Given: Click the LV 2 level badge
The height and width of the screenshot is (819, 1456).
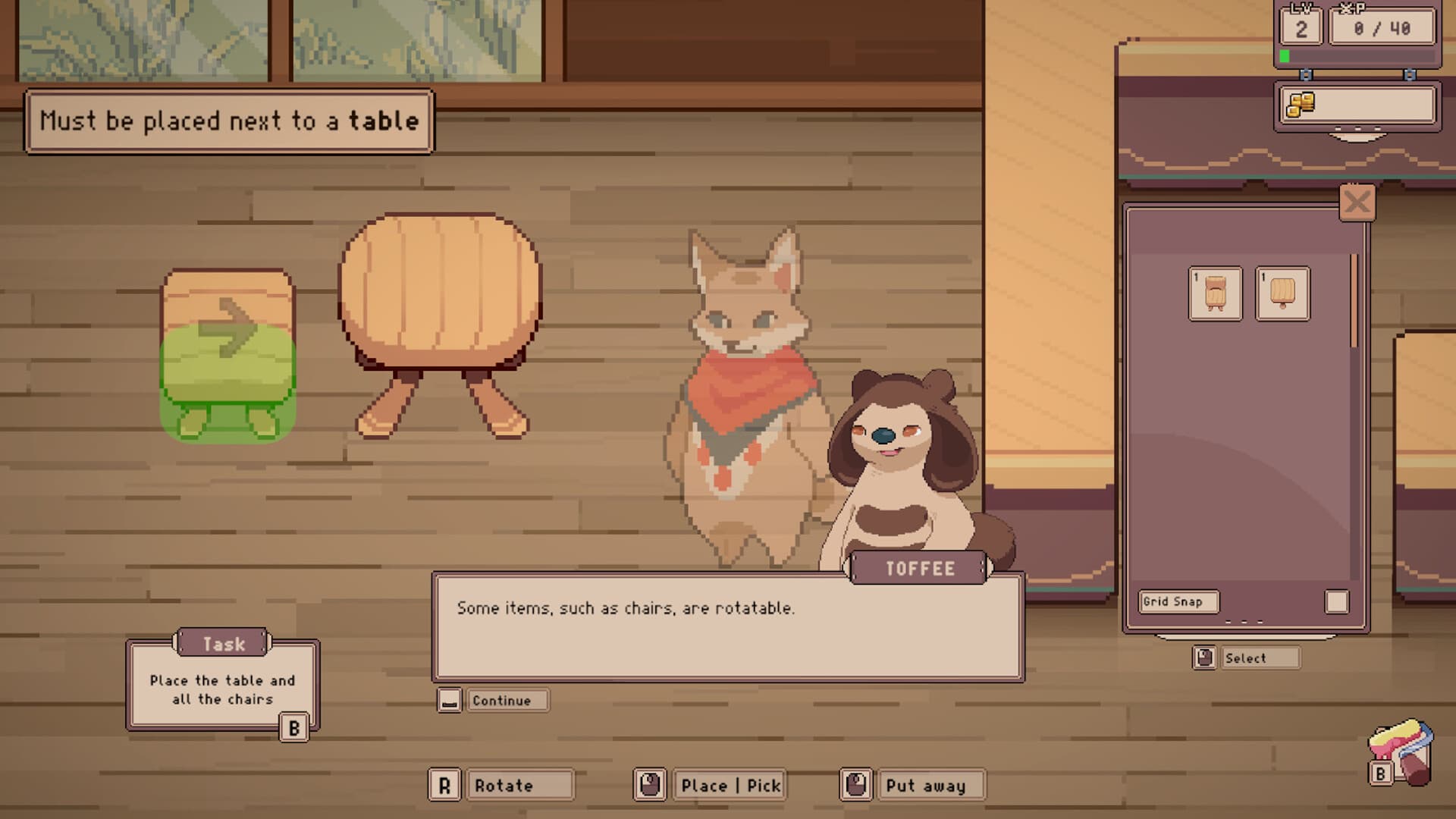Looking at the screenshot, I should pos(1301,25).
